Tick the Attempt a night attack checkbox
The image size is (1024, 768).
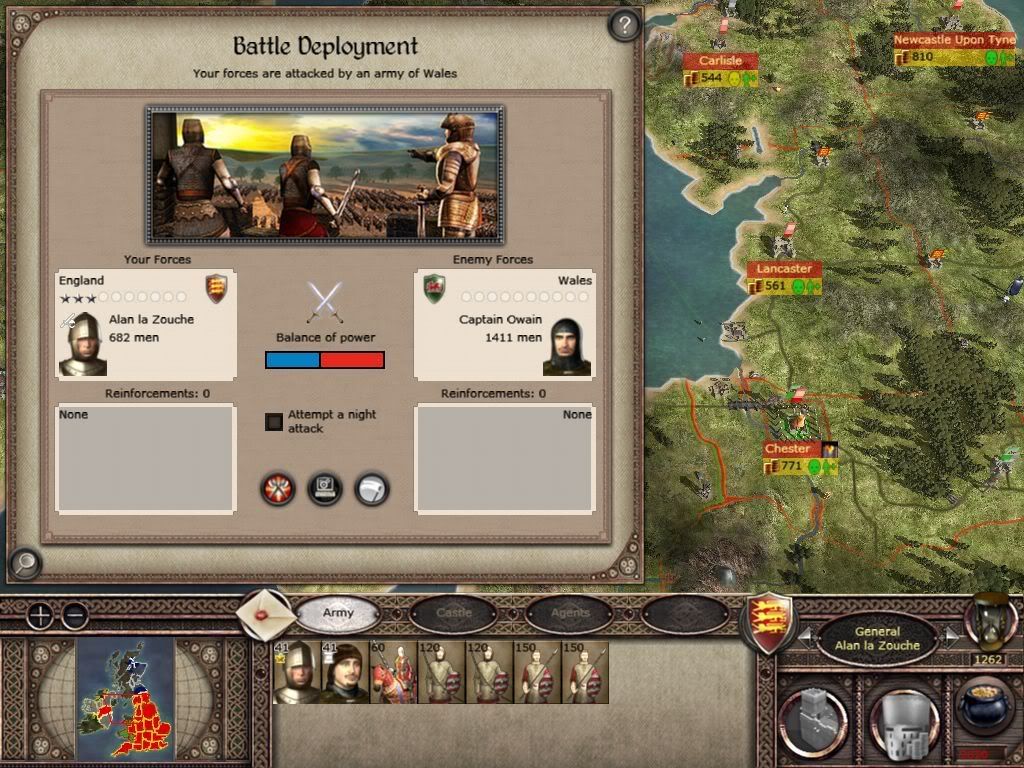point(274,421)
